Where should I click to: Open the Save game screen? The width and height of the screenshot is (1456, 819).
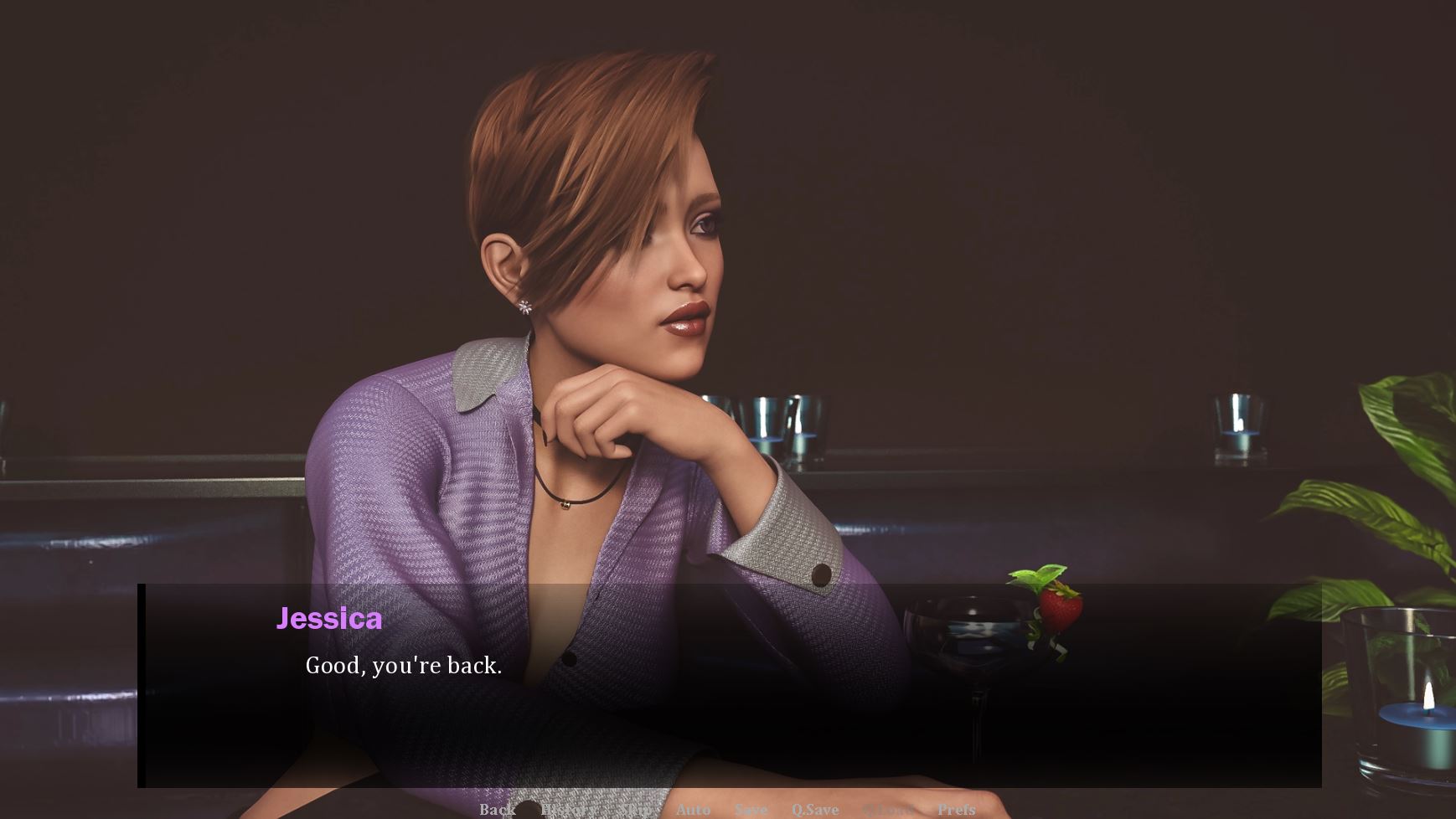[x=751, y=809]
